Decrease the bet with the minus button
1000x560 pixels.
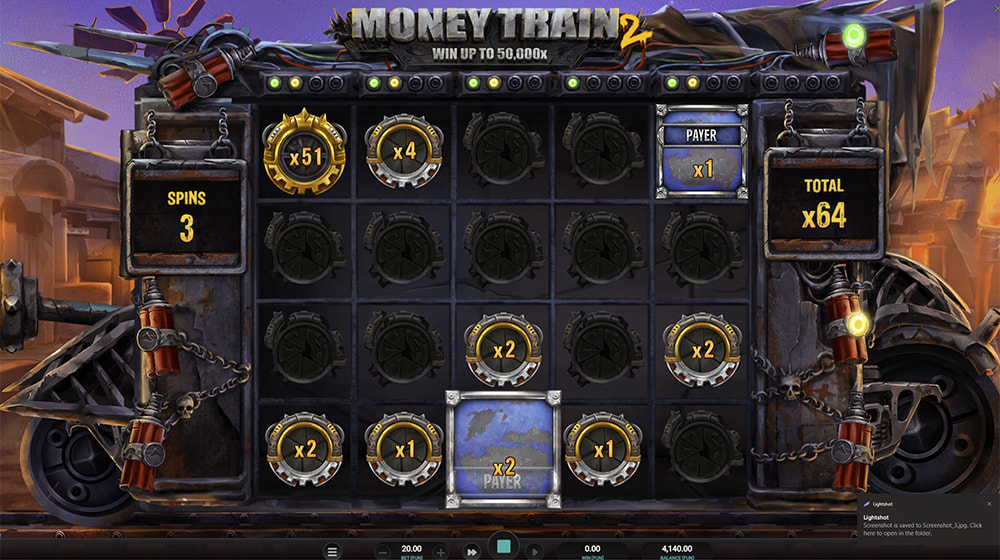[x=383, y=551]
